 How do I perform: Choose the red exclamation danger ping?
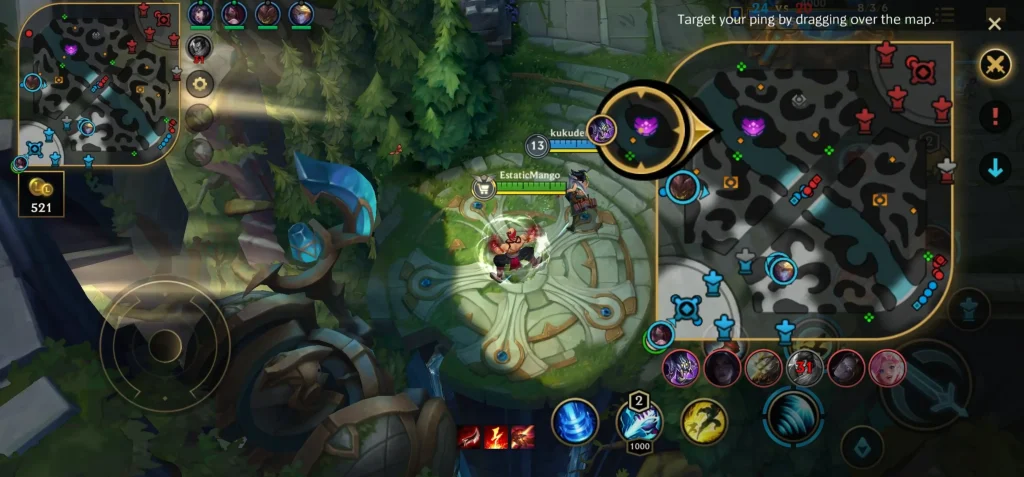point(994,117)
